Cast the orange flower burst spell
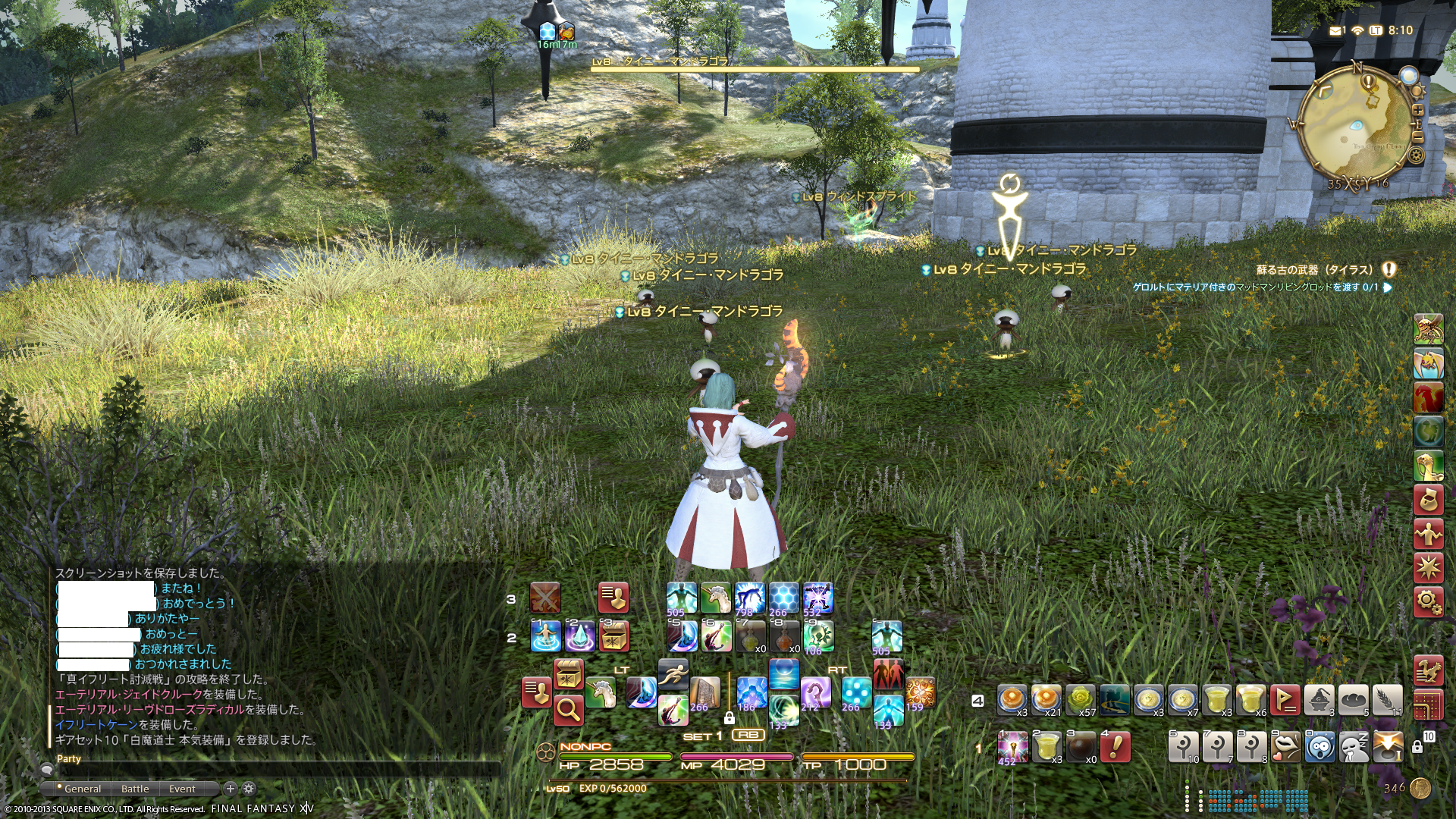The height and width of the screenshot is (819, 1456). coord(919,692)
